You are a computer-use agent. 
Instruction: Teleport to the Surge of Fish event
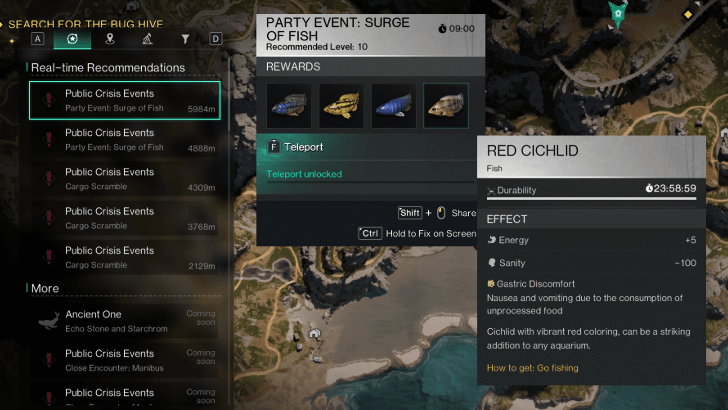coord(296,146)
